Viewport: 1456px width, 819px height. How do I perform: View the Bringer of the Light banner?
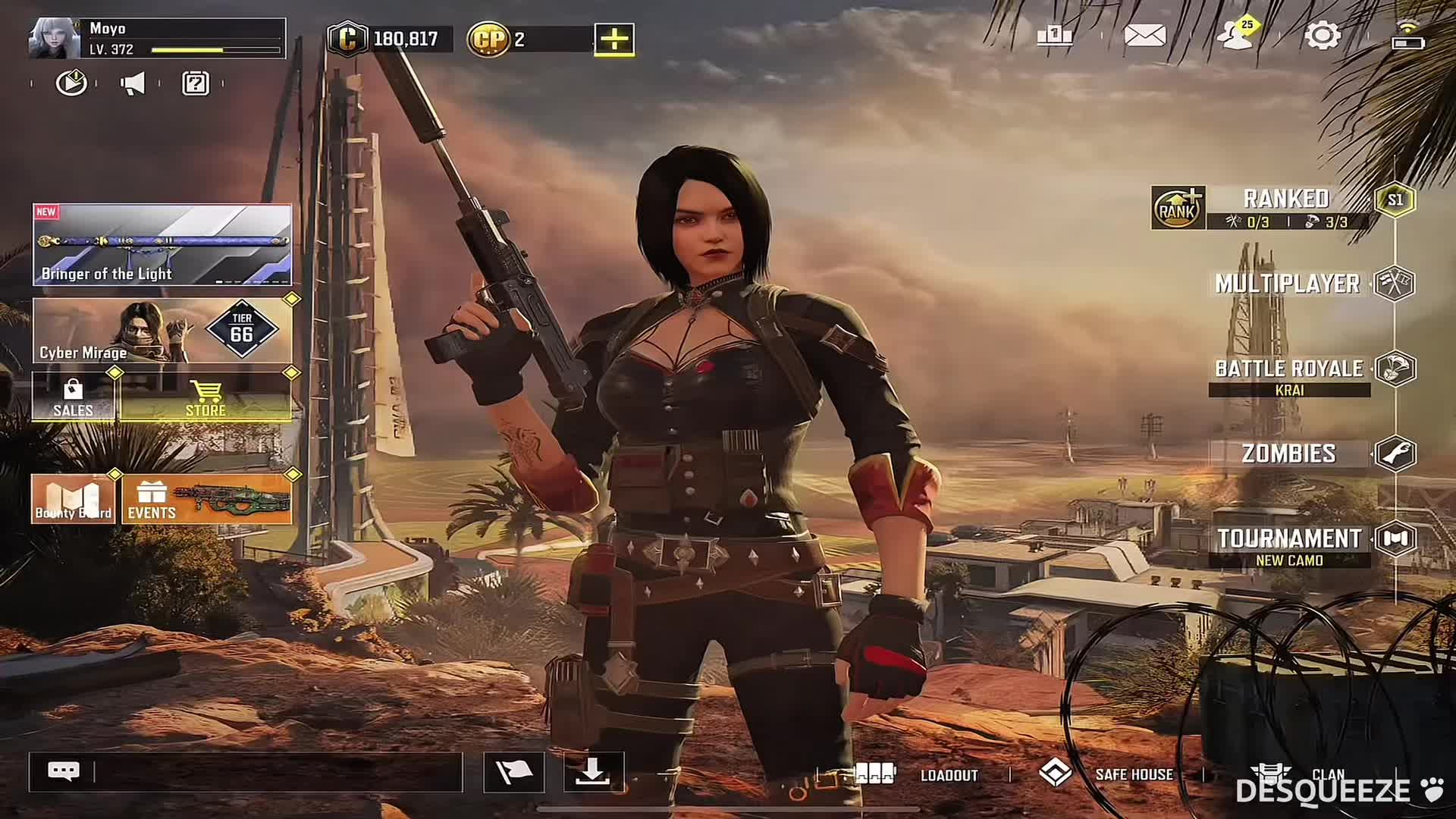pyautogui.click(x=162, y=244)
